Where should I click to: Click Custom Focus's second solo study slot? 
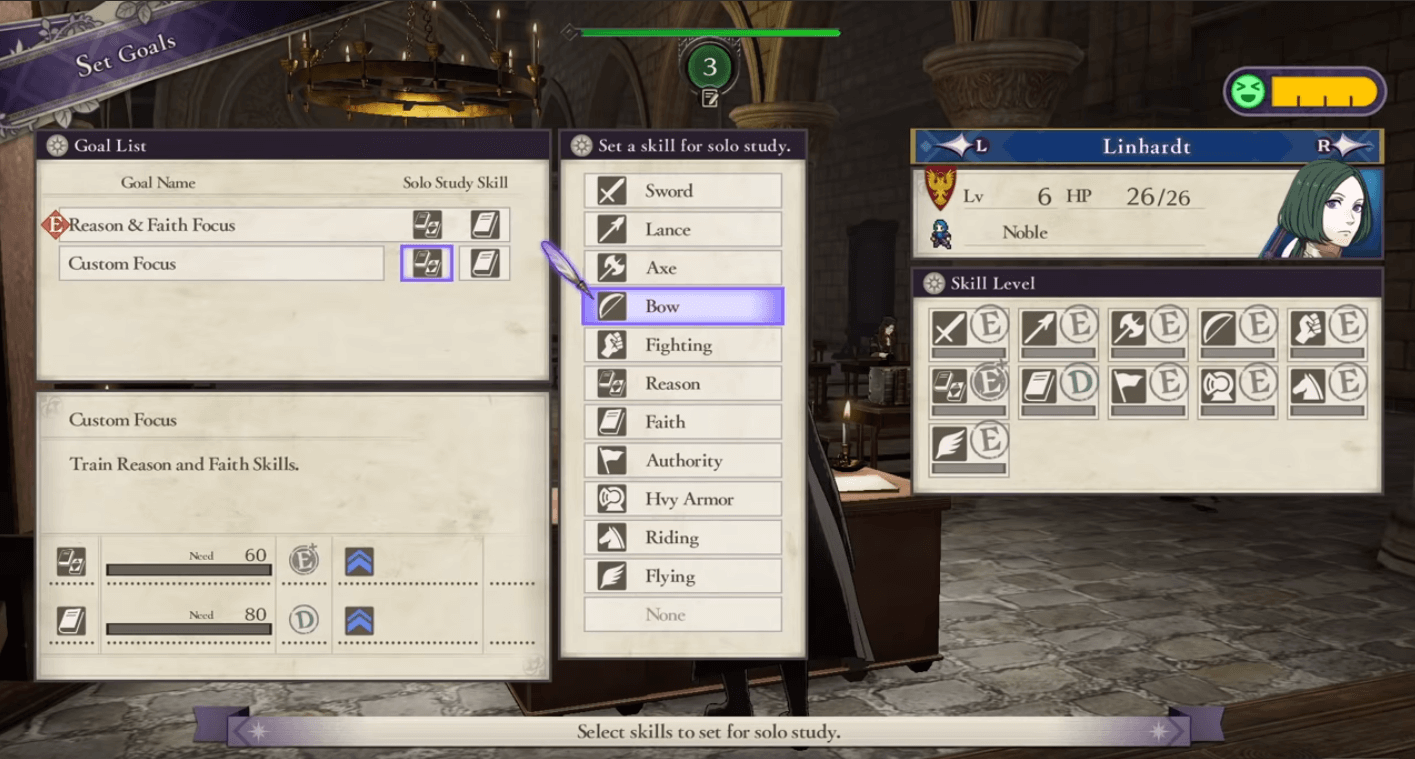(x=485, y=264)
